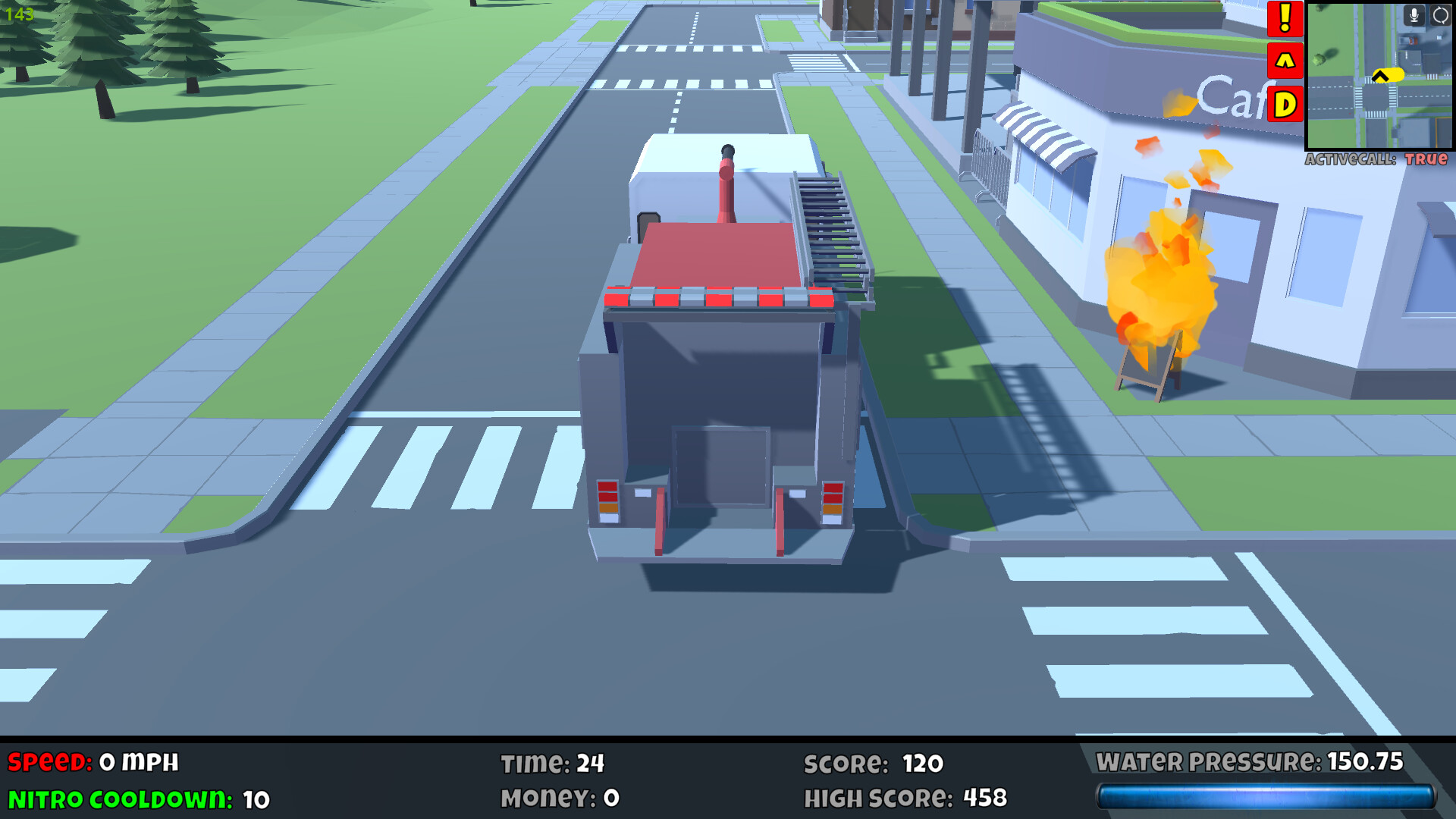Click the Score: 120 display
Viewport: 1456px width, 819px height.
pyautogui.click(x=872, y=764)
